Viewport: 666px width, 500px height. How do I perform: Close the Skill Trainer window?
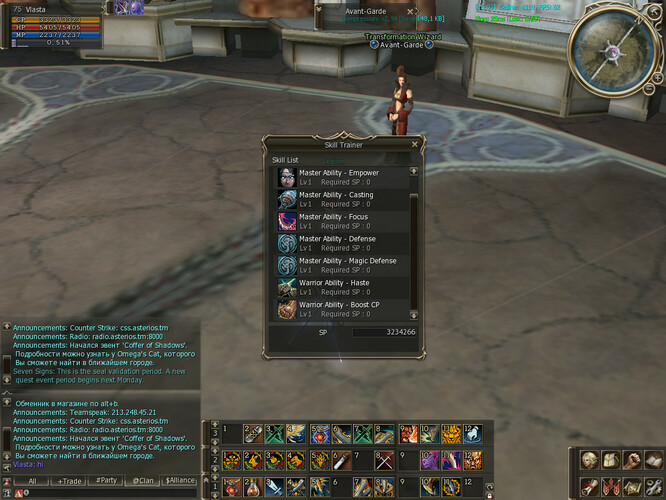click(414, 145)
